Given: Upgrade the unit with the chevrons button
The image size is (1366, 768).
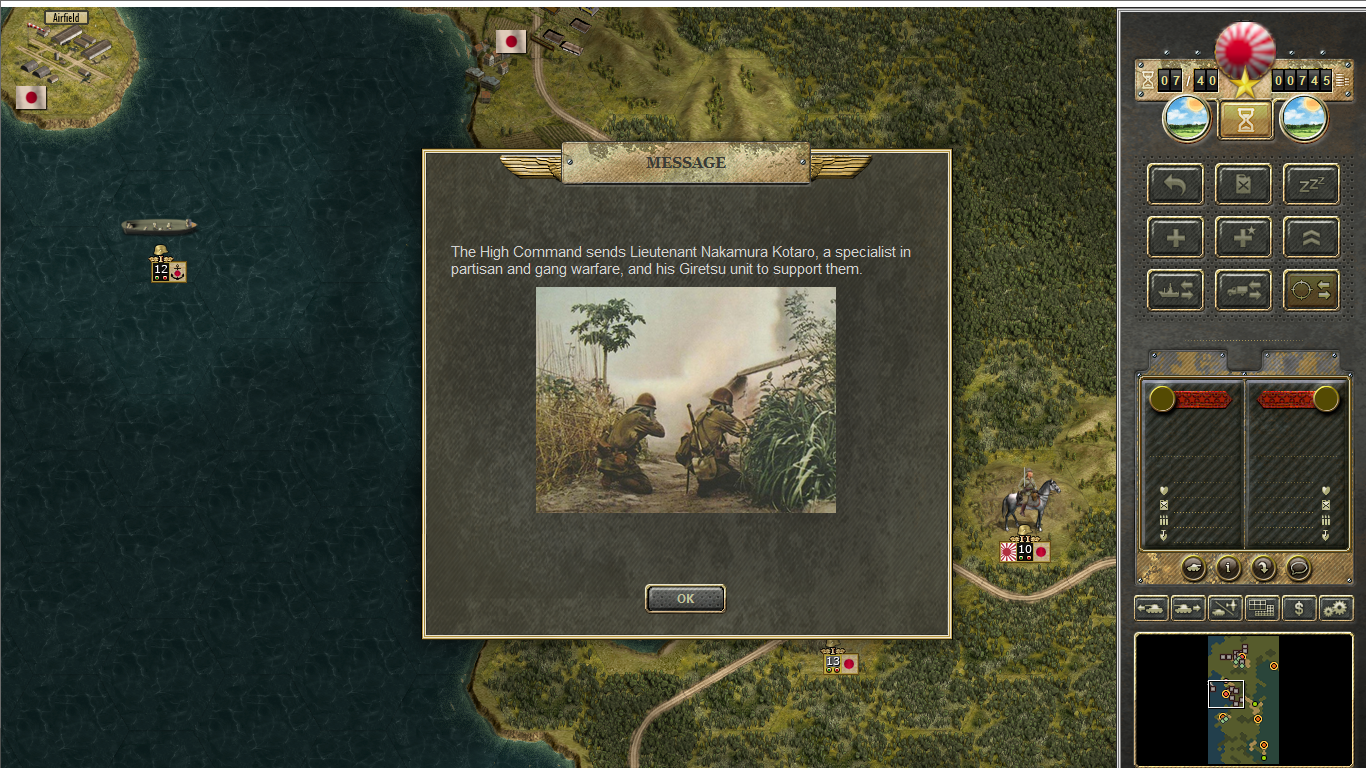Looking at the screenshot, I should click(x=1311, y=237).
